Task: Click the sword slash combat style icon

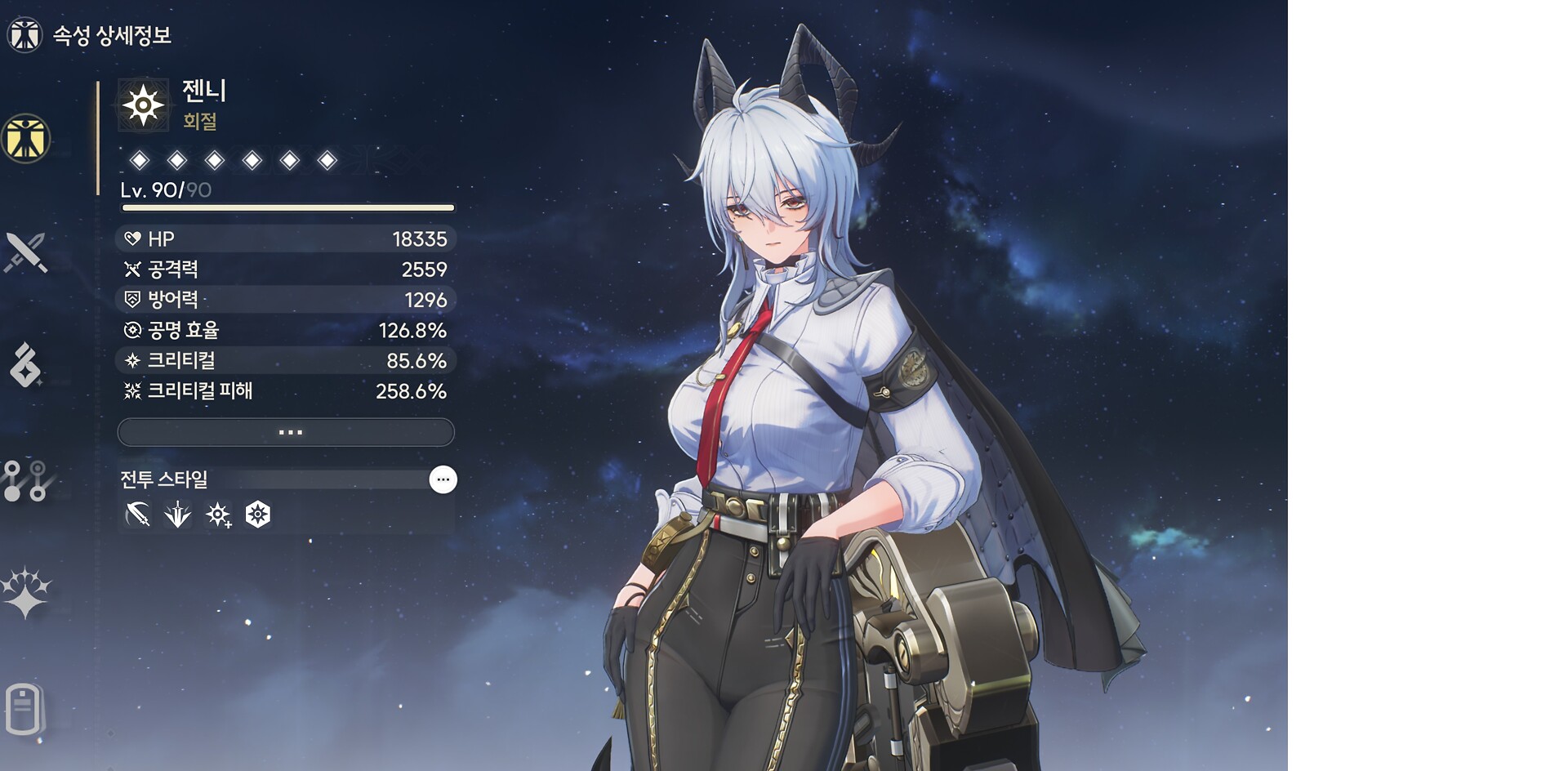Action: click(138, 515)
